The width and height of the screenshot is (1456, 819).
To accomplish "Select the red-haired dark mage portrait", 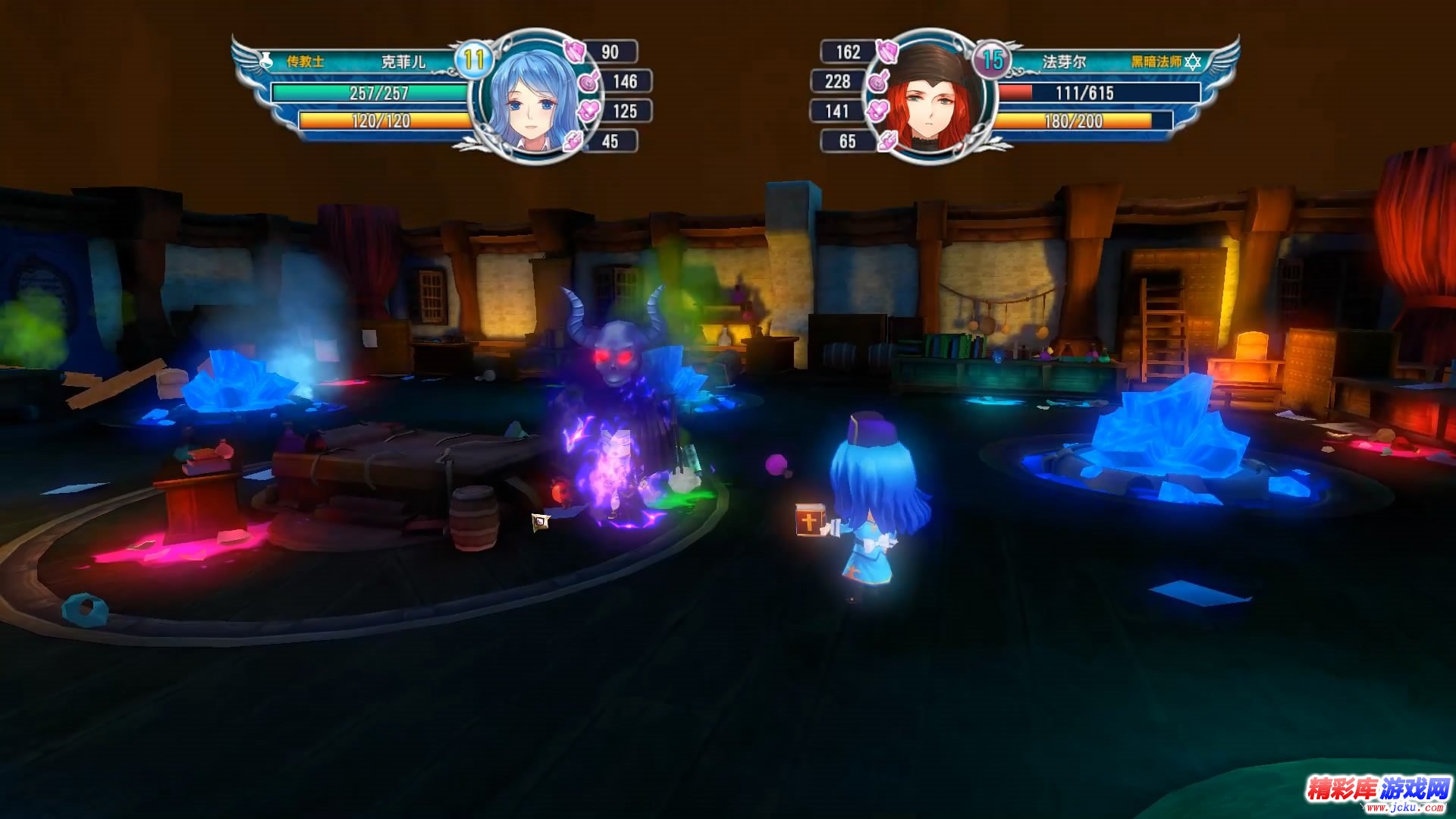I will pyautogui.click(x=932, y=97).
